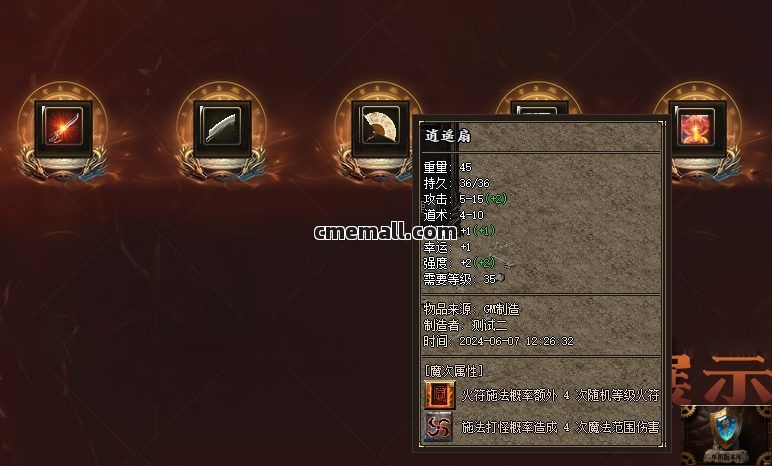772x466 pixels.
Task: Select the gray curved blade slot
Action: pyautogui.click(x=218, y=127)
